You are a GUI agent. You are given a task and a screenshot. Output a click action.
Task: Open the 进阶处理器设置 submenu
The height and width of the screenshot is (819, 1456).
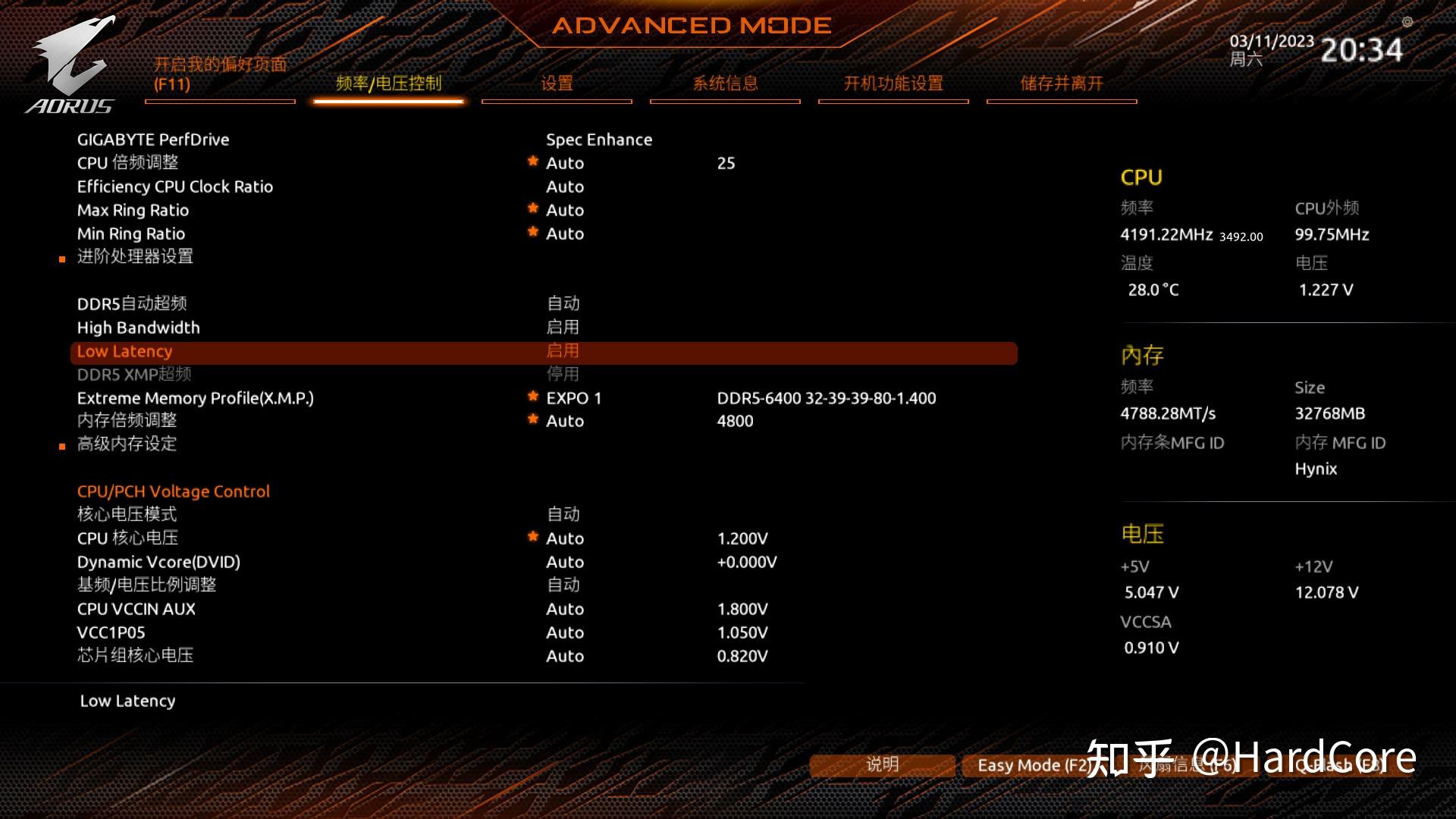coord(135,257)
